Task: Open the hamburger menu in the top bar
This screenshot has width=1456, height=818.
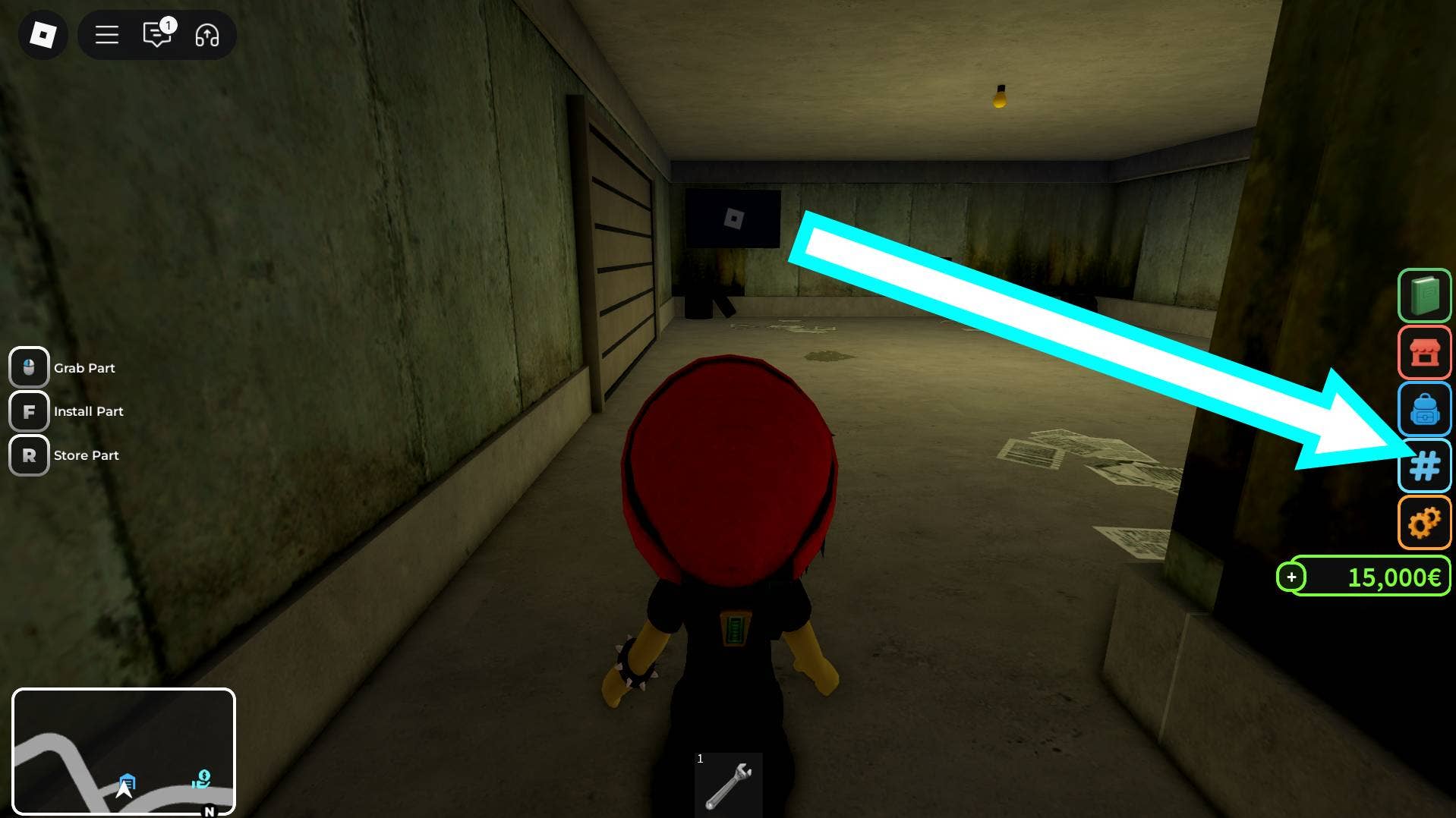Action: pos(107,35)
